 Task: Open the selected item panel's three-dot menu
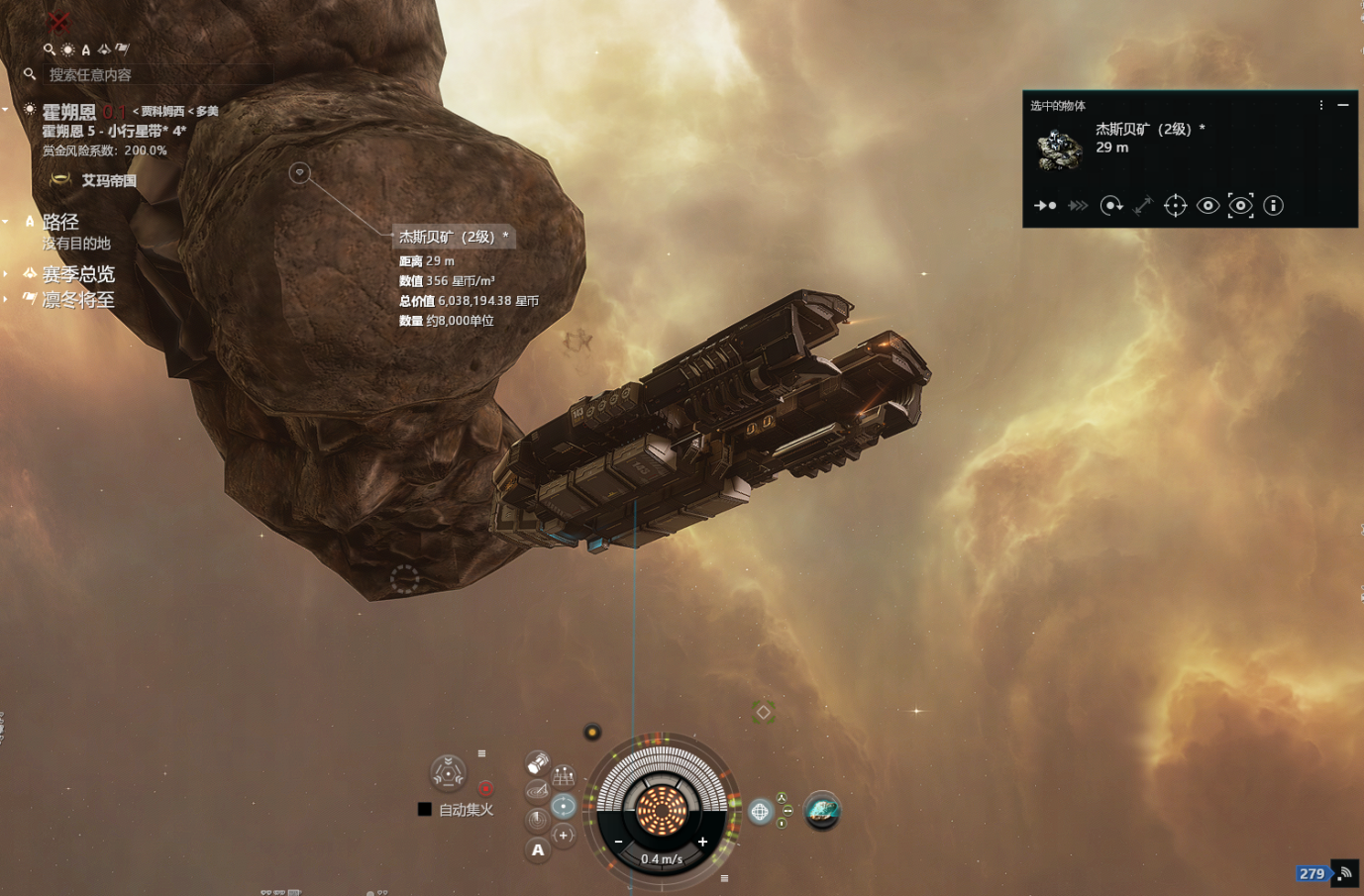[1320, 105]
